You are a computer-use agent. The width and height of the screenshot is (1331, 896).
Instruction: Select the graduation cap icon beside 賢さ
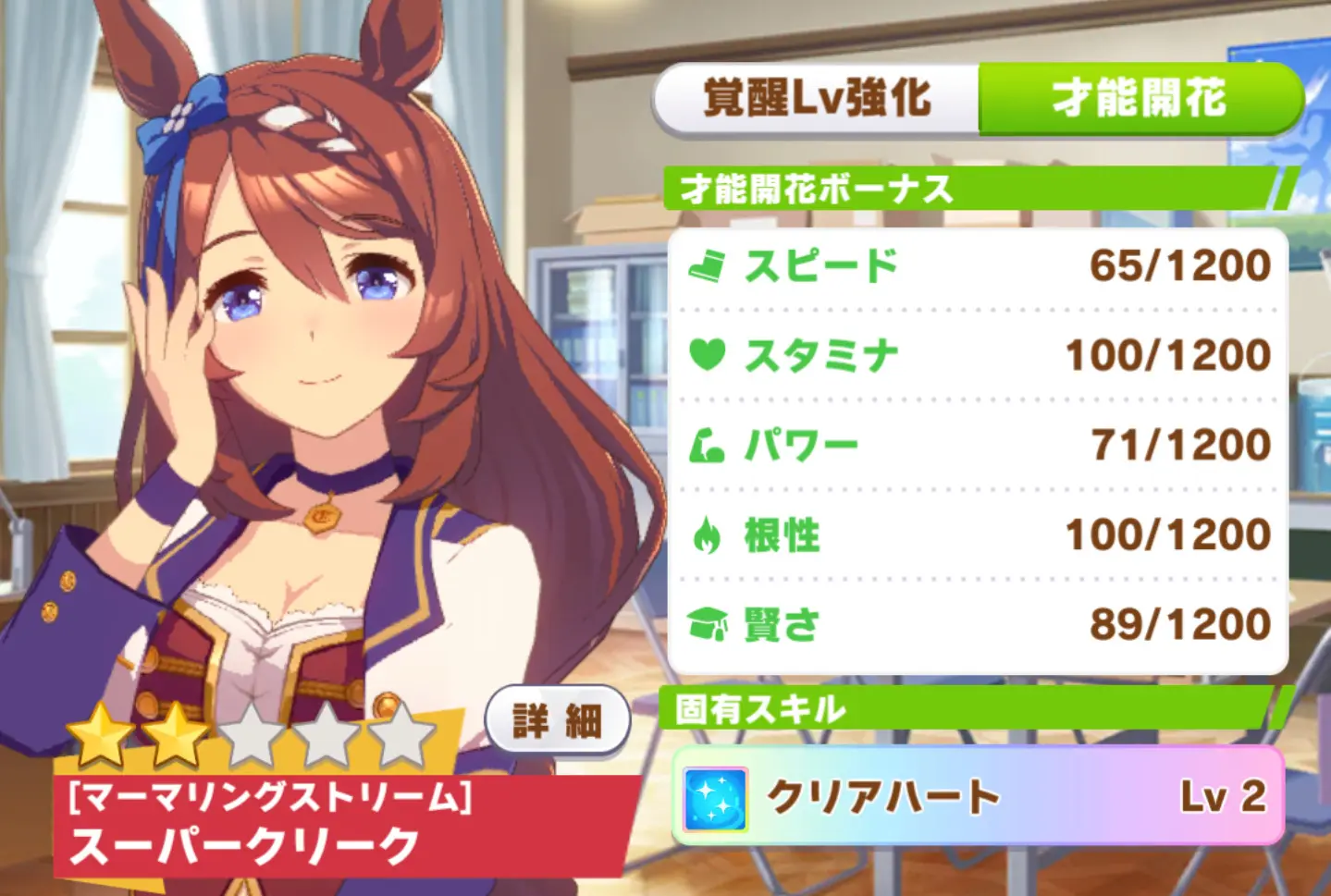click(x=709, y=624)
